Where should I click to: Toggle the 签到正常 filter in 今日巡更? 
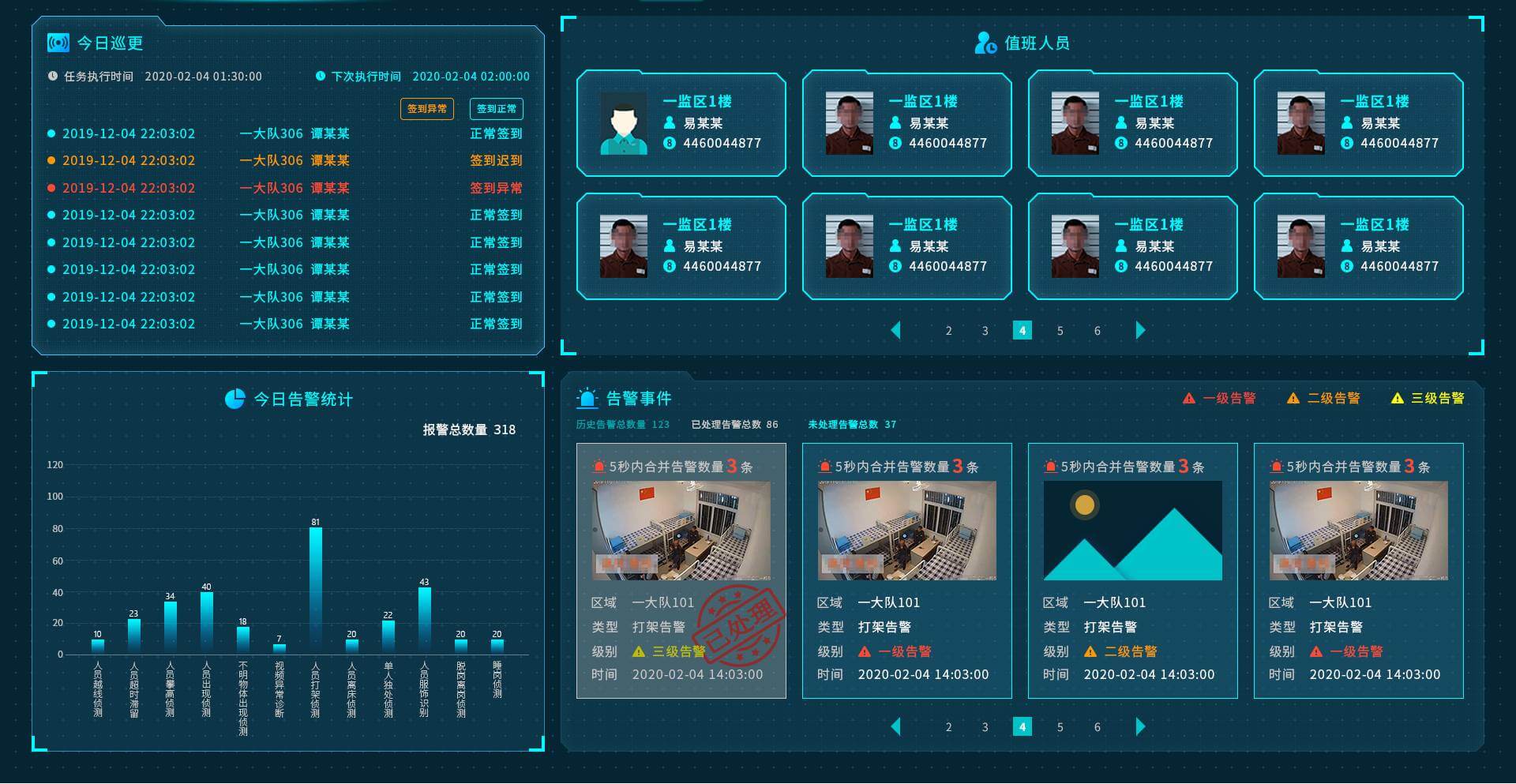point(497,109)
